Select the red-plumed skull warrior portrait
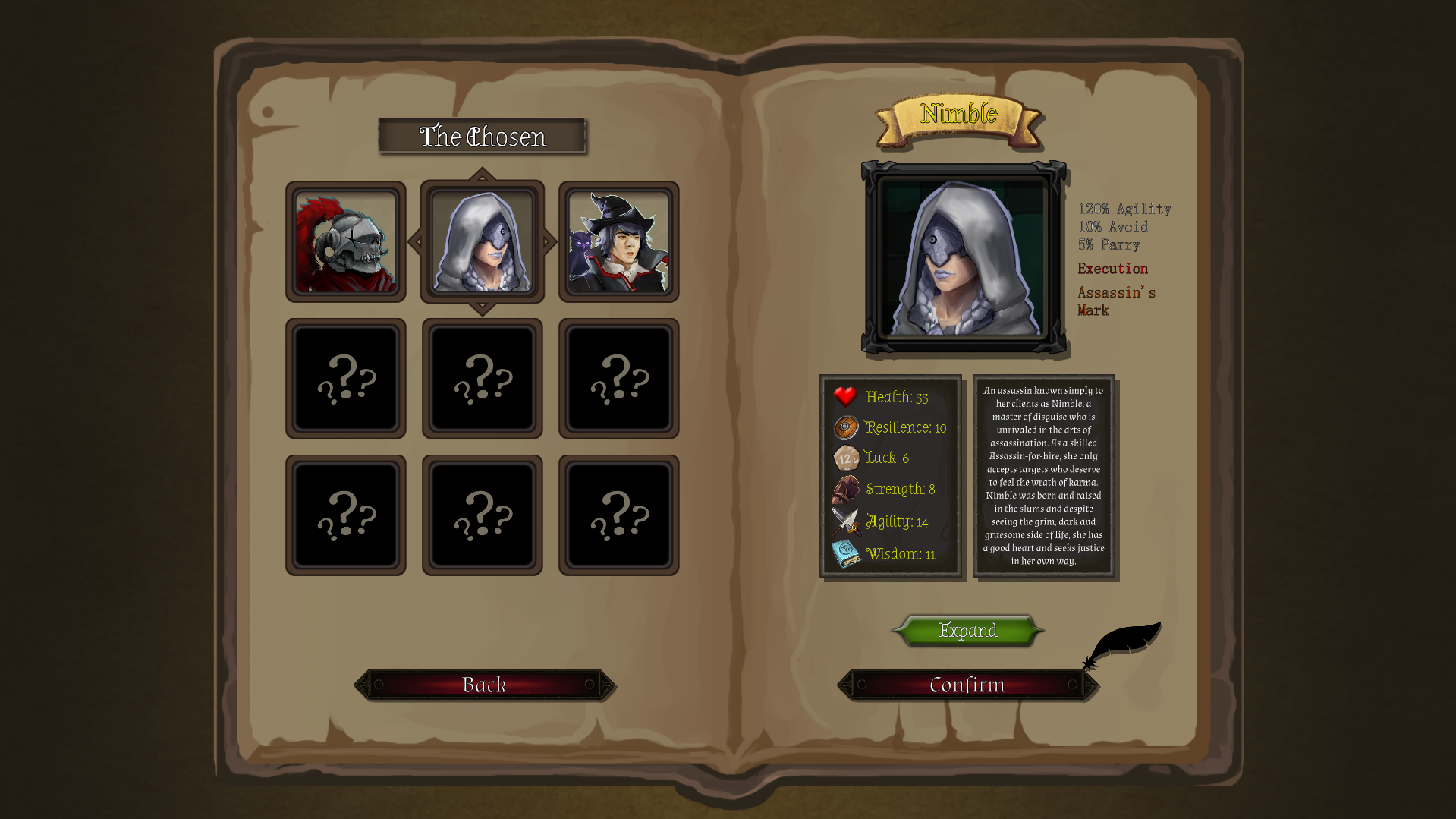The width and height of the screenshot is (1456, 819). click(x=345, y=241)
